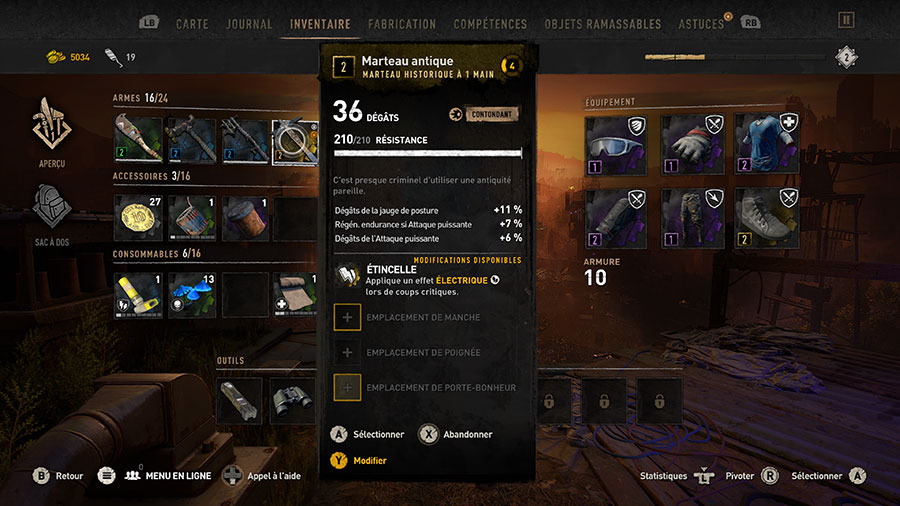Viewport: 900px width, 506px height.
Task: Choose the blue butterfly consumable stack
Action: tap(192, 295)
